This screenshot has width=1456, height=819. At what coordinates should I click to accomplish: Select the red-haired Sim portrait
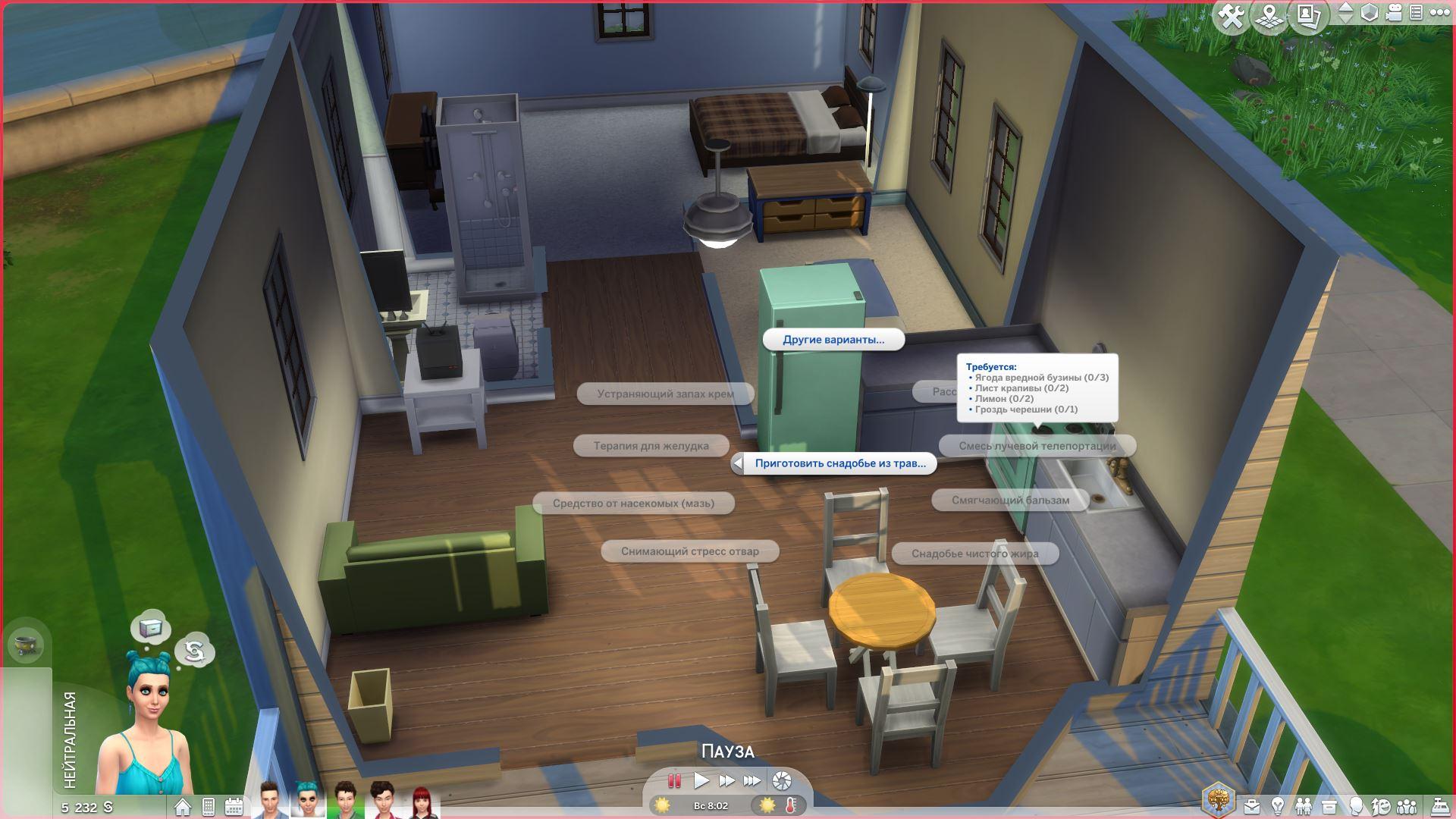pyautogui.click(x=421, y=801)
